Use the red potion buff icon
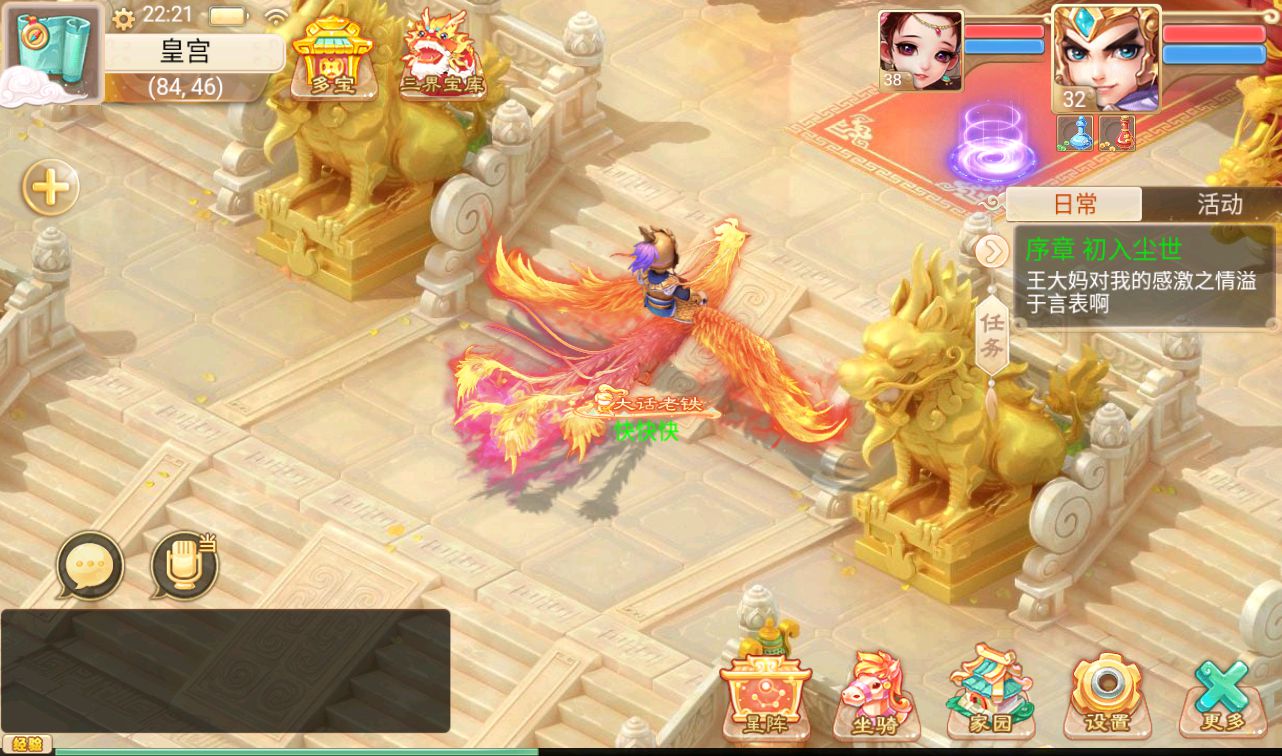Image resolution: width=1282 pixels, height=756 pixels. [x=1116, y=133]
